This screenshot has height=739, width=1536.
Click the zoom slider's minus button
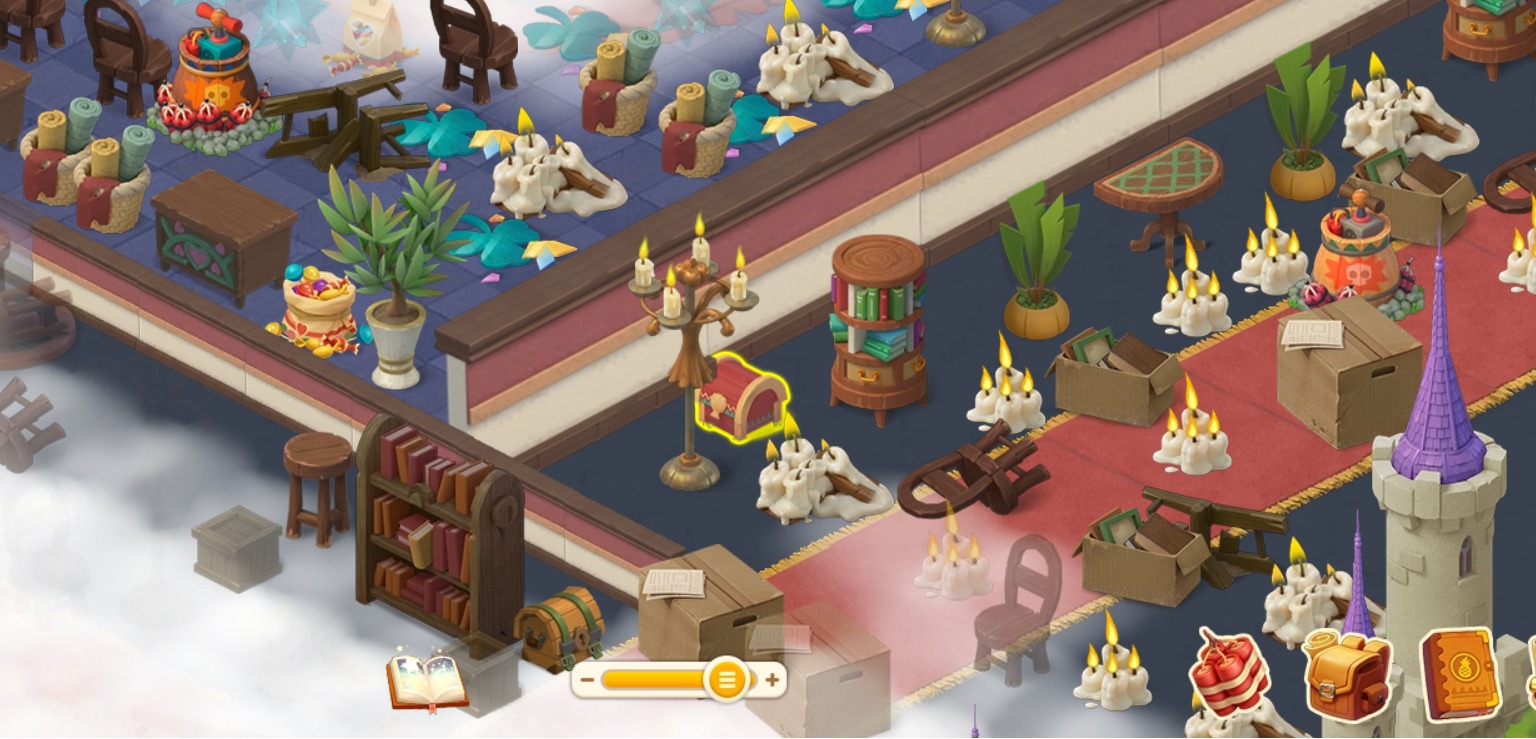[x=587, y=680]
